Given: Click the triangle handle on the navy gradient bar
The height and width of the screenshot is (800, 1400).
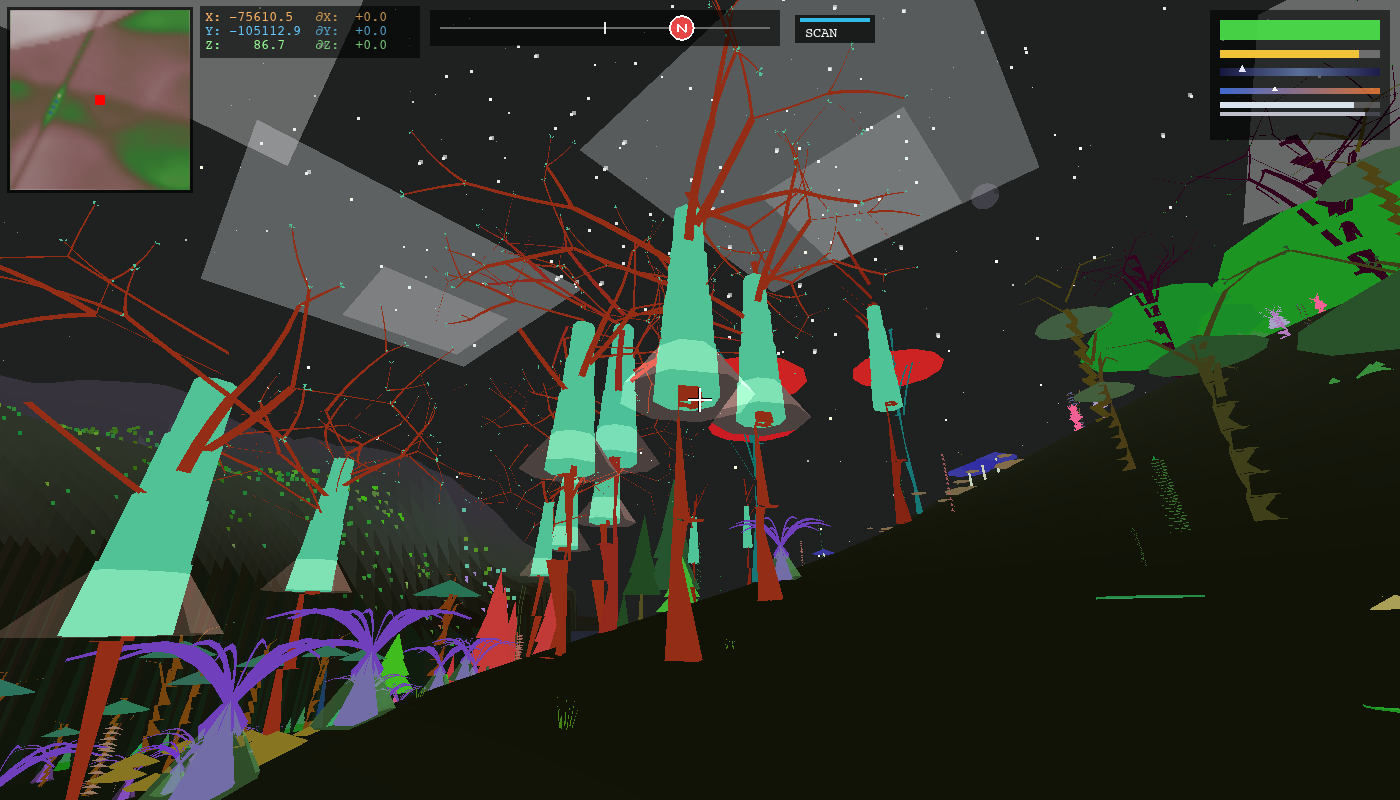Looking at the screenshot, I should click(1242, 69).
